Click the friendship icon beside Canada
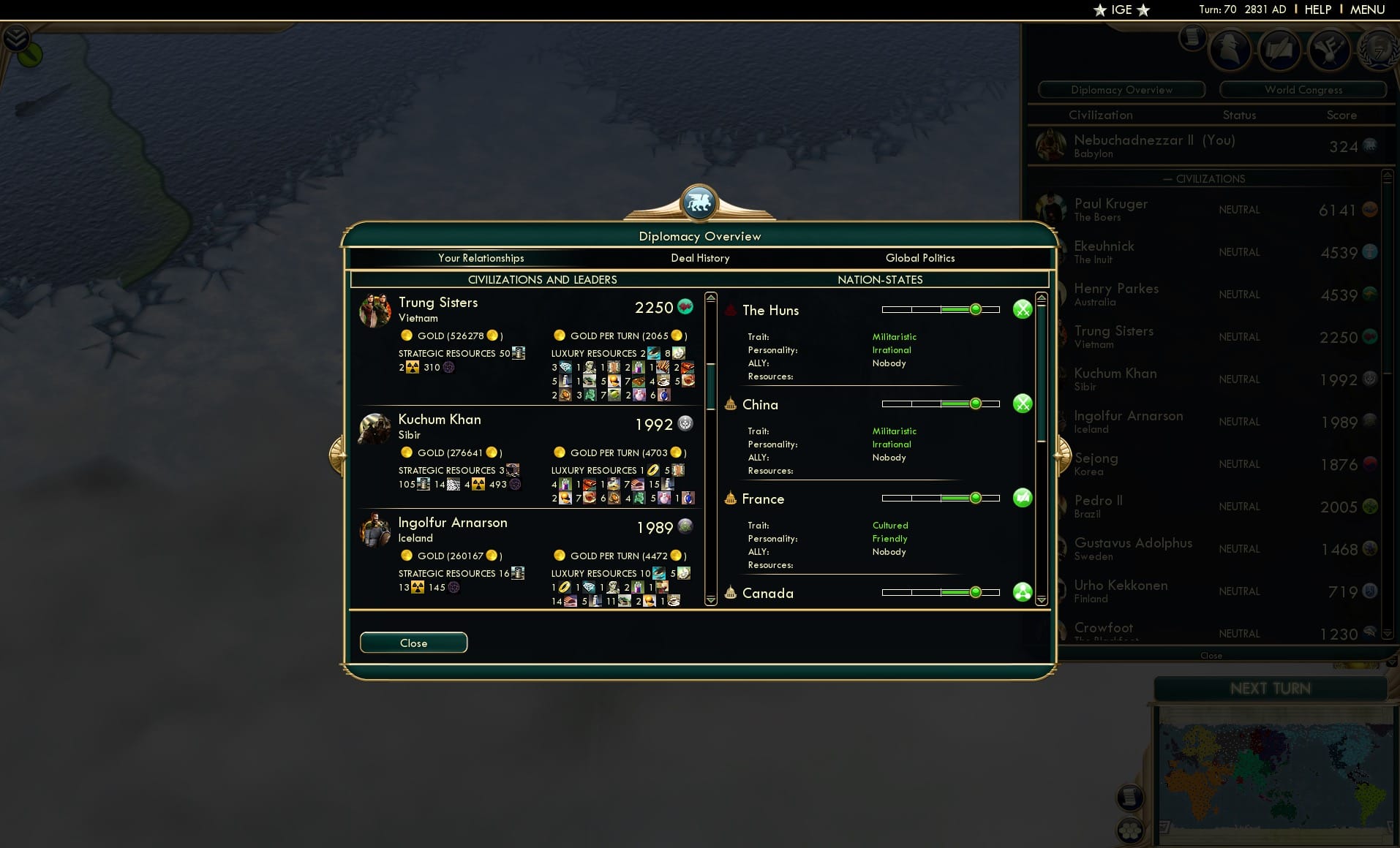Image resolution: width=1400 pixels, height=848 pixels. [x=1023, y=592]
